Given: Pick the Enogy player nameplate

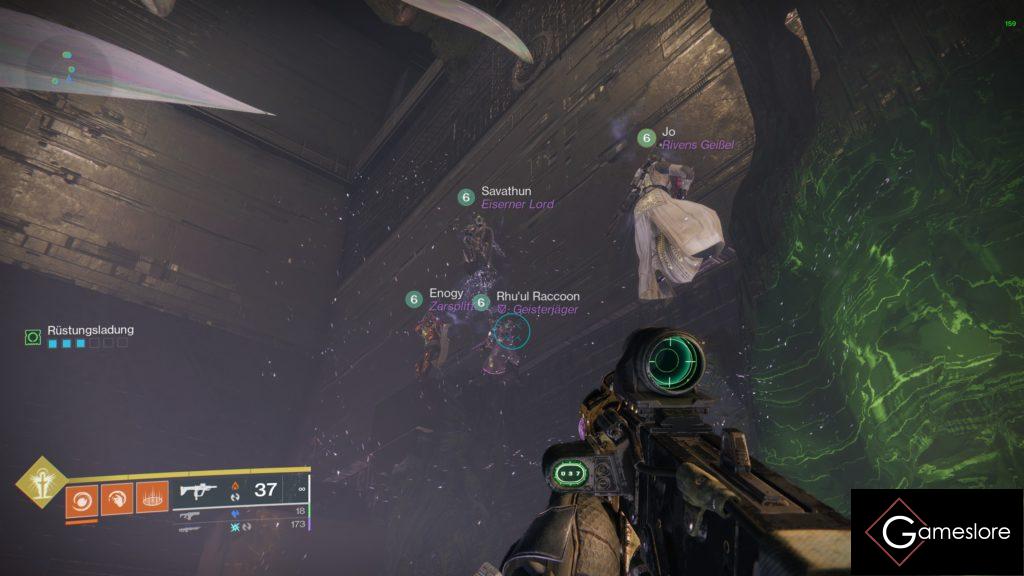Looking at the screenshot, I should (x=446, y=293).
